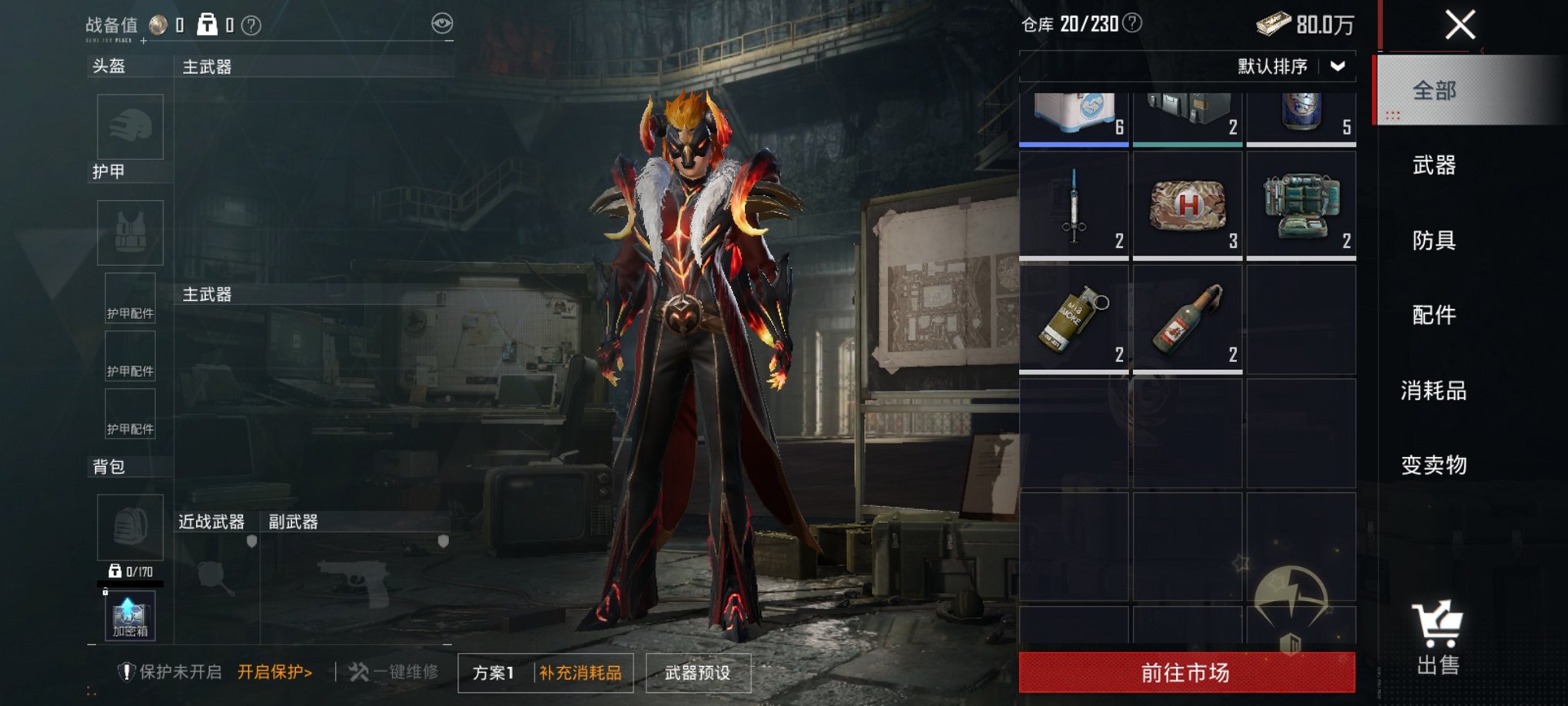Go to market with the red 前往市场 button
The height and width of the screenshot is (706, 1568).
pyautogui.click(x=1187, y=672)
